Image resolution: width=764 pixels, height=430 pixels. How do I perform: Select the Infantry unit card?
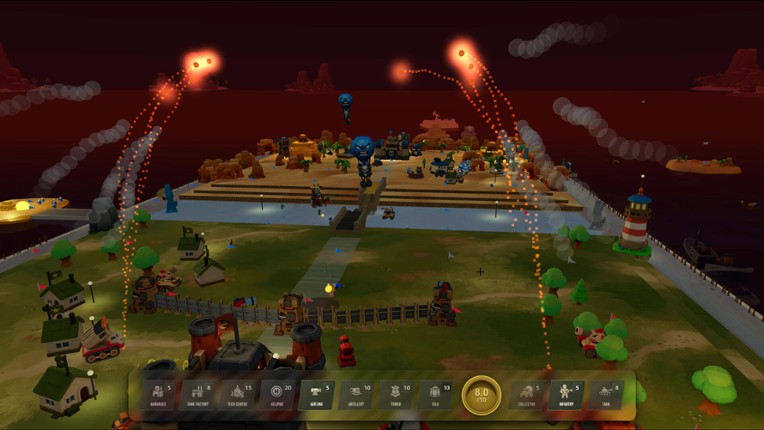(566, 395)
